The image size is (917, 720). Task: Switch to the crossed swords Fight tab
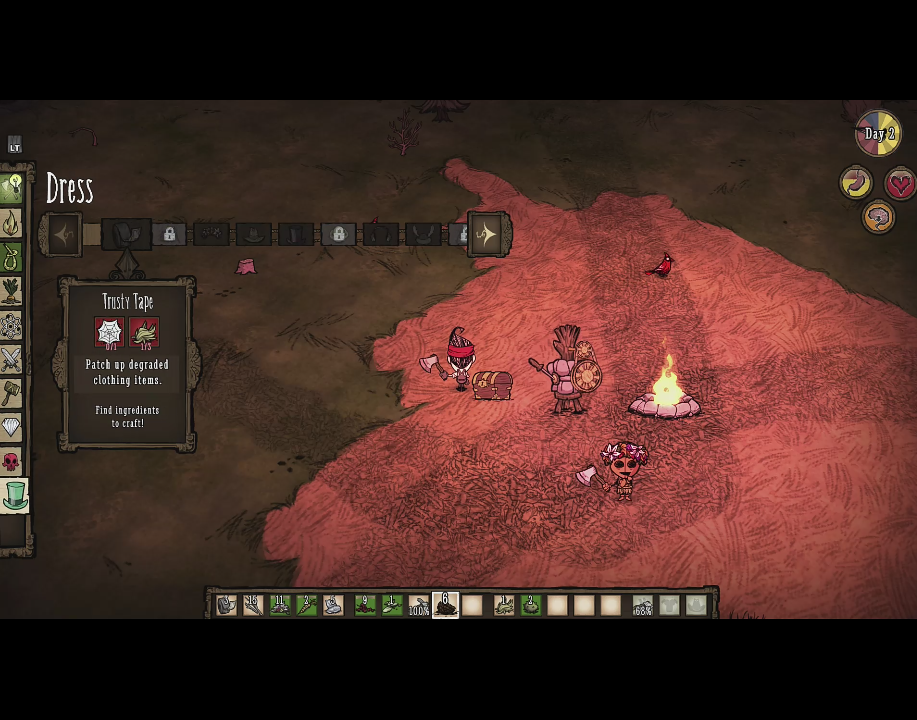pos(12,359)
